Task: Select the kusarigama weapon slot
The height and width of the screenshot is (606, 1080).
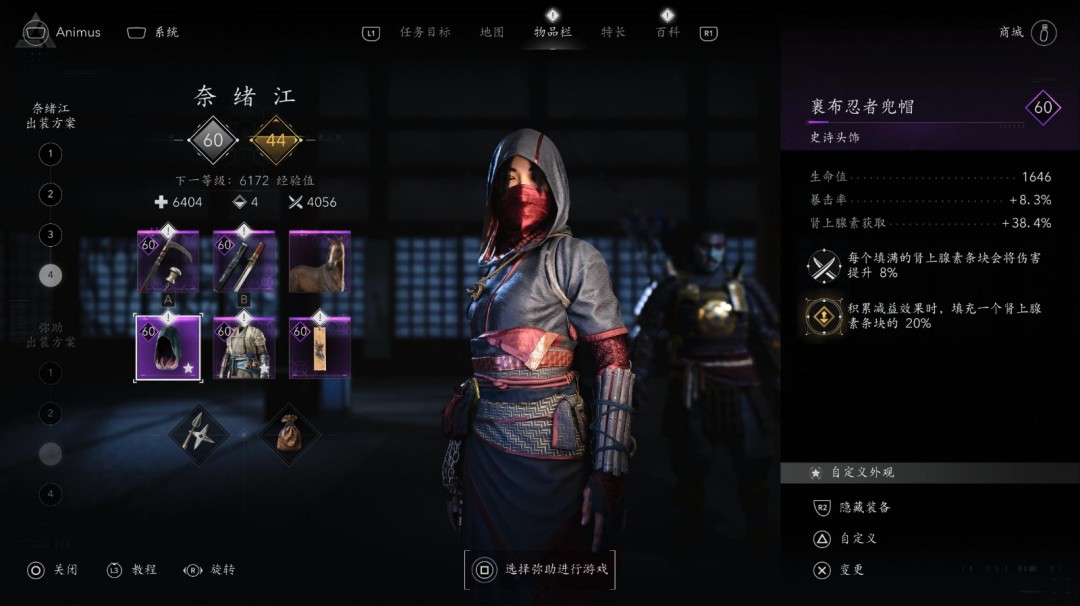Action: (x=168, y=261)
